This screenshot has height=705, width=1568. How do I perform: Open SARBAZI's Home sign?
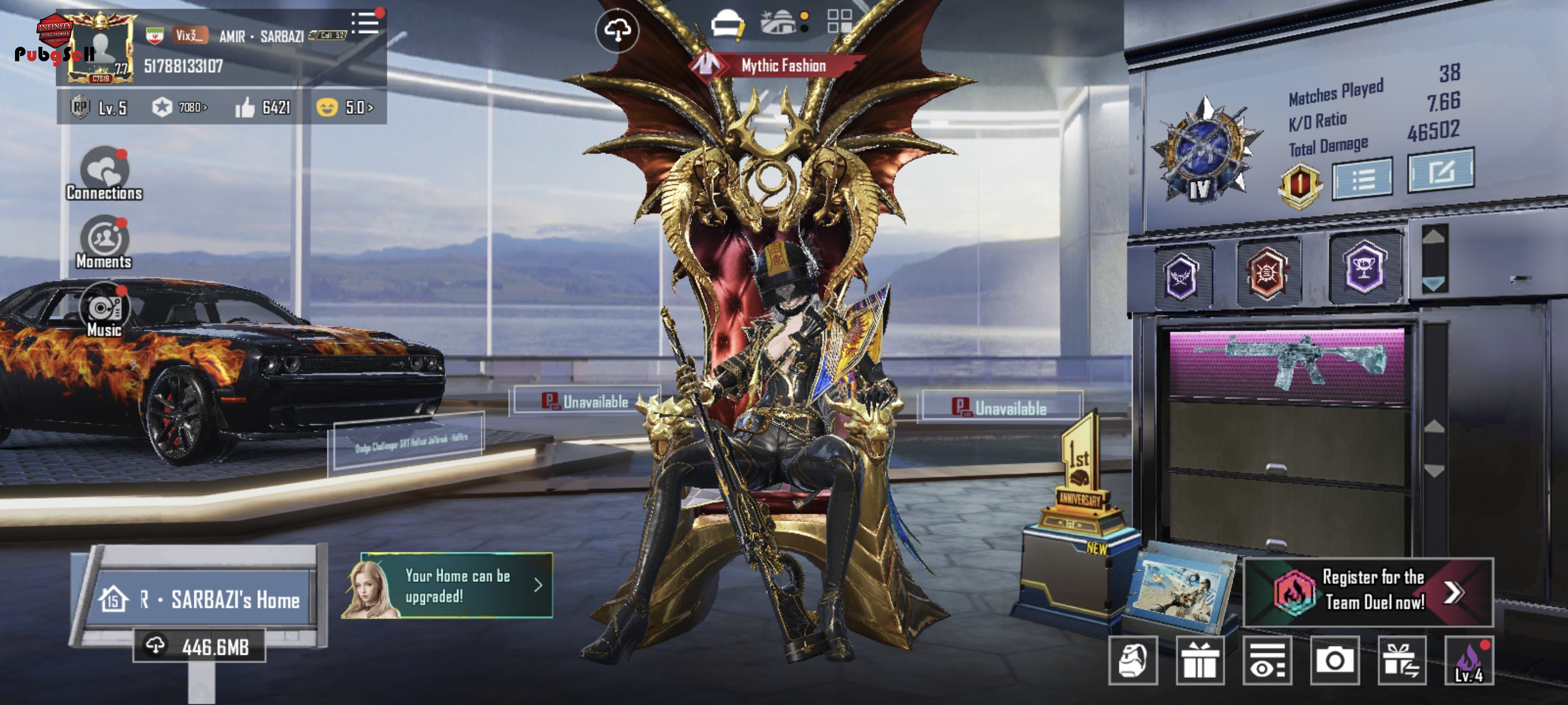click(199, 600)
